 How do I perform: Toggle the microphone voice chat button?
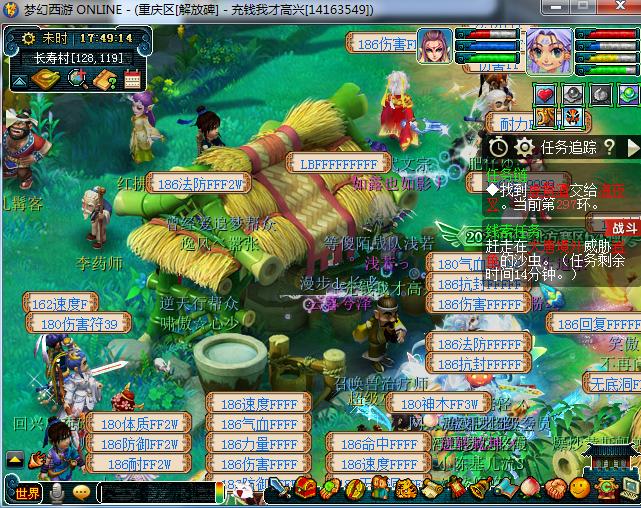coord(58,492)
